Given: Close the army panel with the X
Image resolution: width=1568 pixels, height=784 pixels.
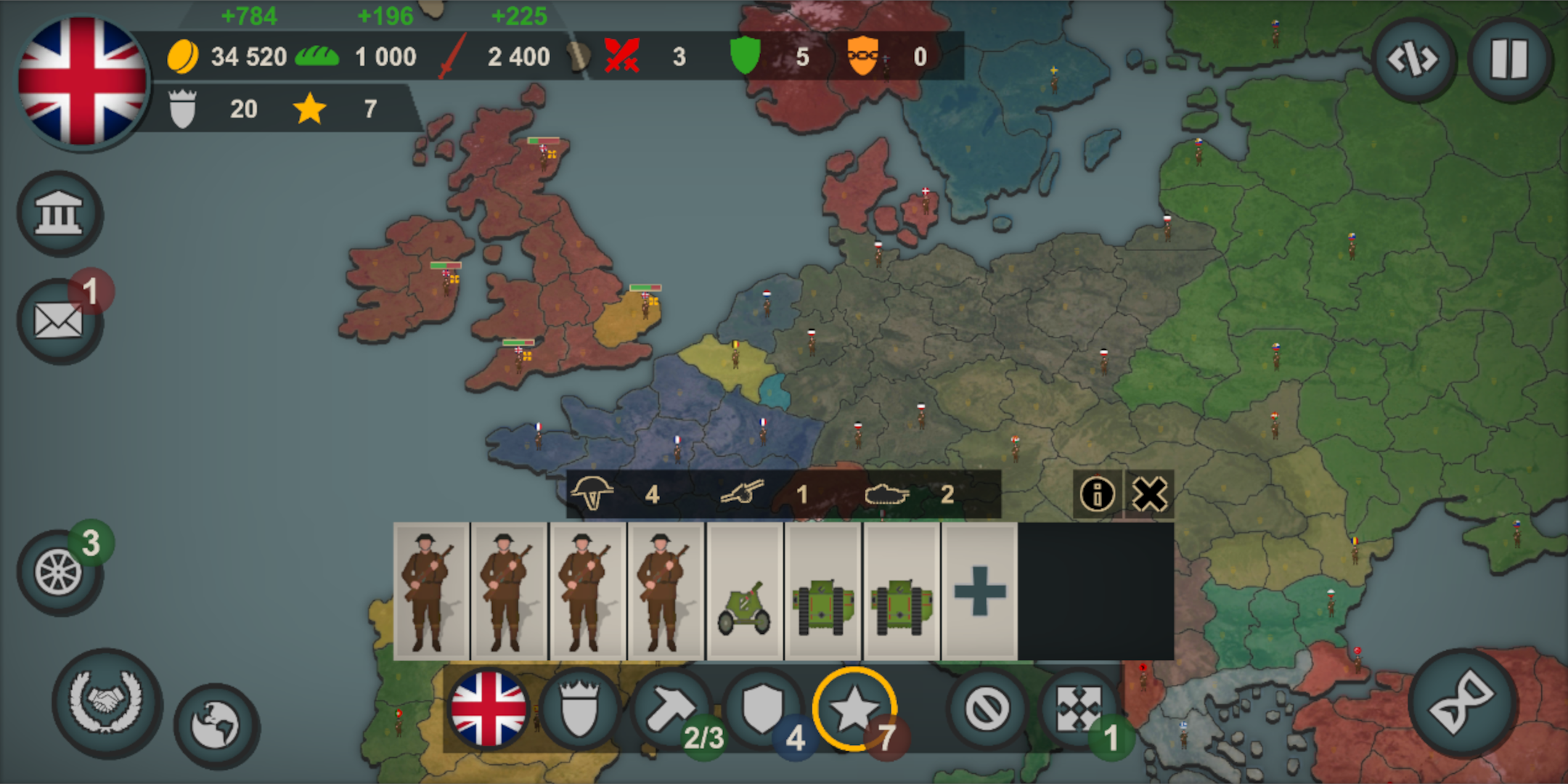Looking at the screenshot, I should pyautogui.click(x=1151, y=494).
